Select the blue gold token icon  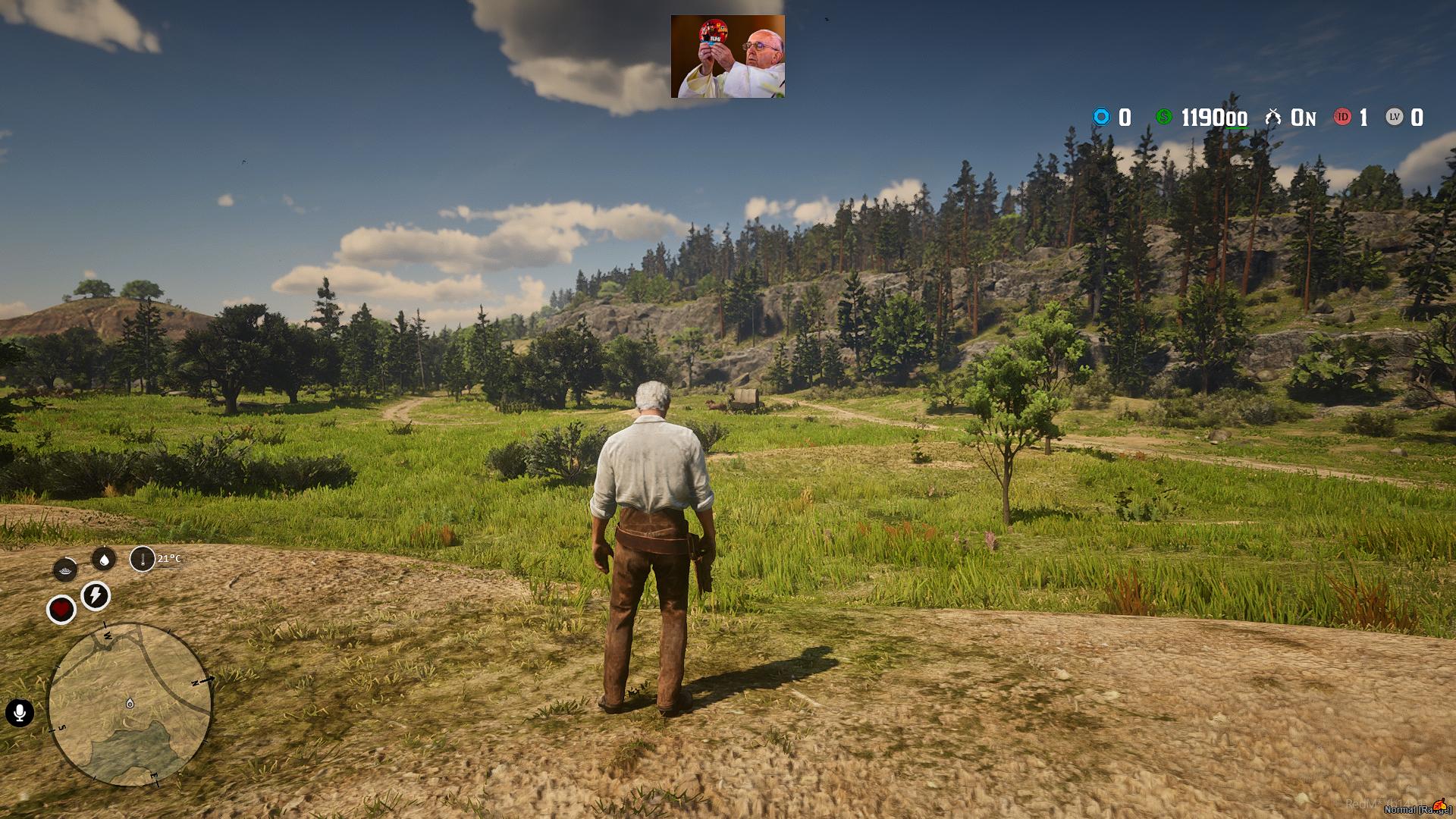coord(1101,117)
